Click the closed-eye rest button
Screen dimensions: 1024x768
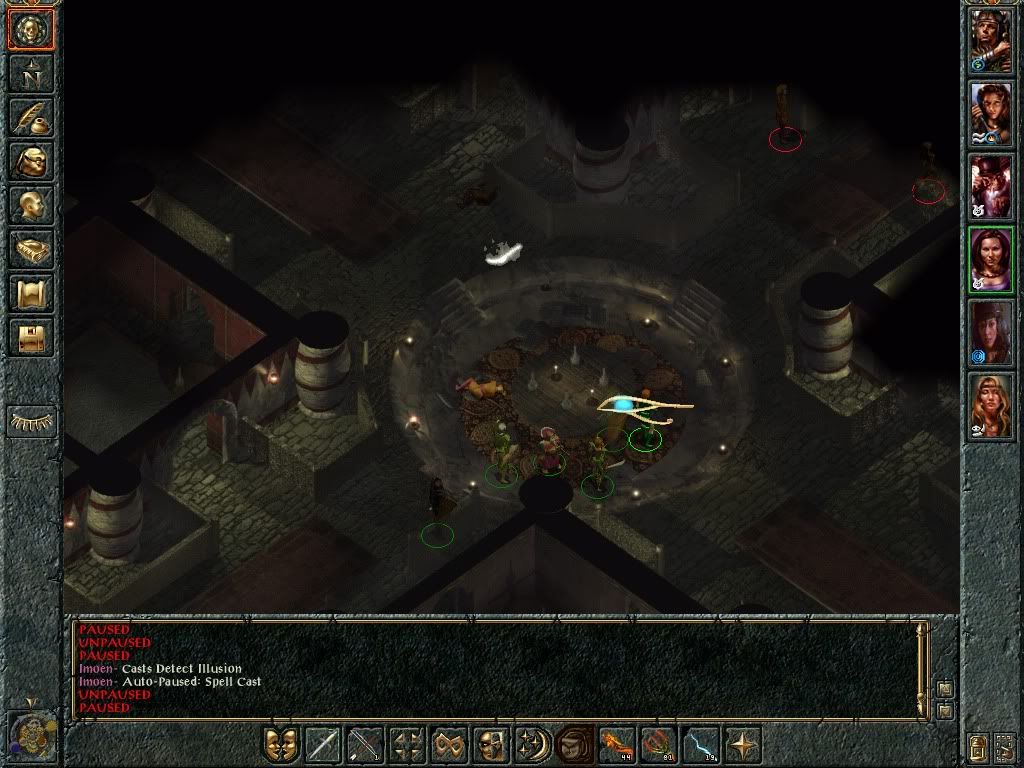(x=31, y=421)
